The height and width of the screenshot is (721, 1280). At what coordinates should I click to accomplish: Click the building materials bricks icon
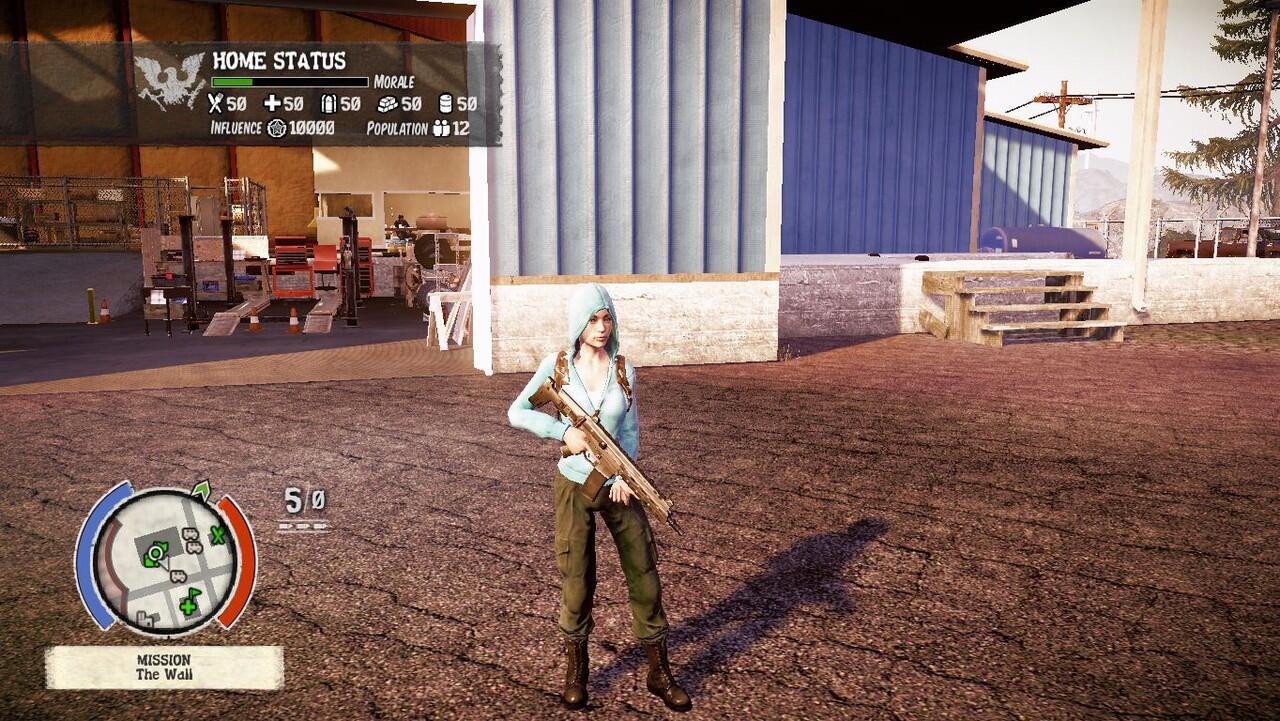[387, 103]
